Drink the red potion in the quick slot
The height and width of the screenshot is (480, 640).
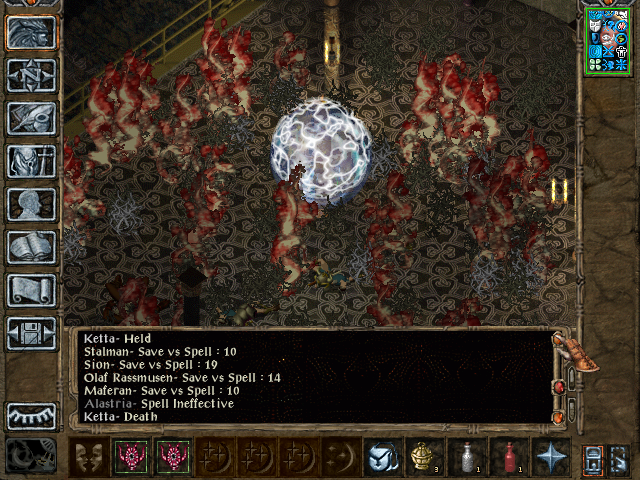click(508, 456)
